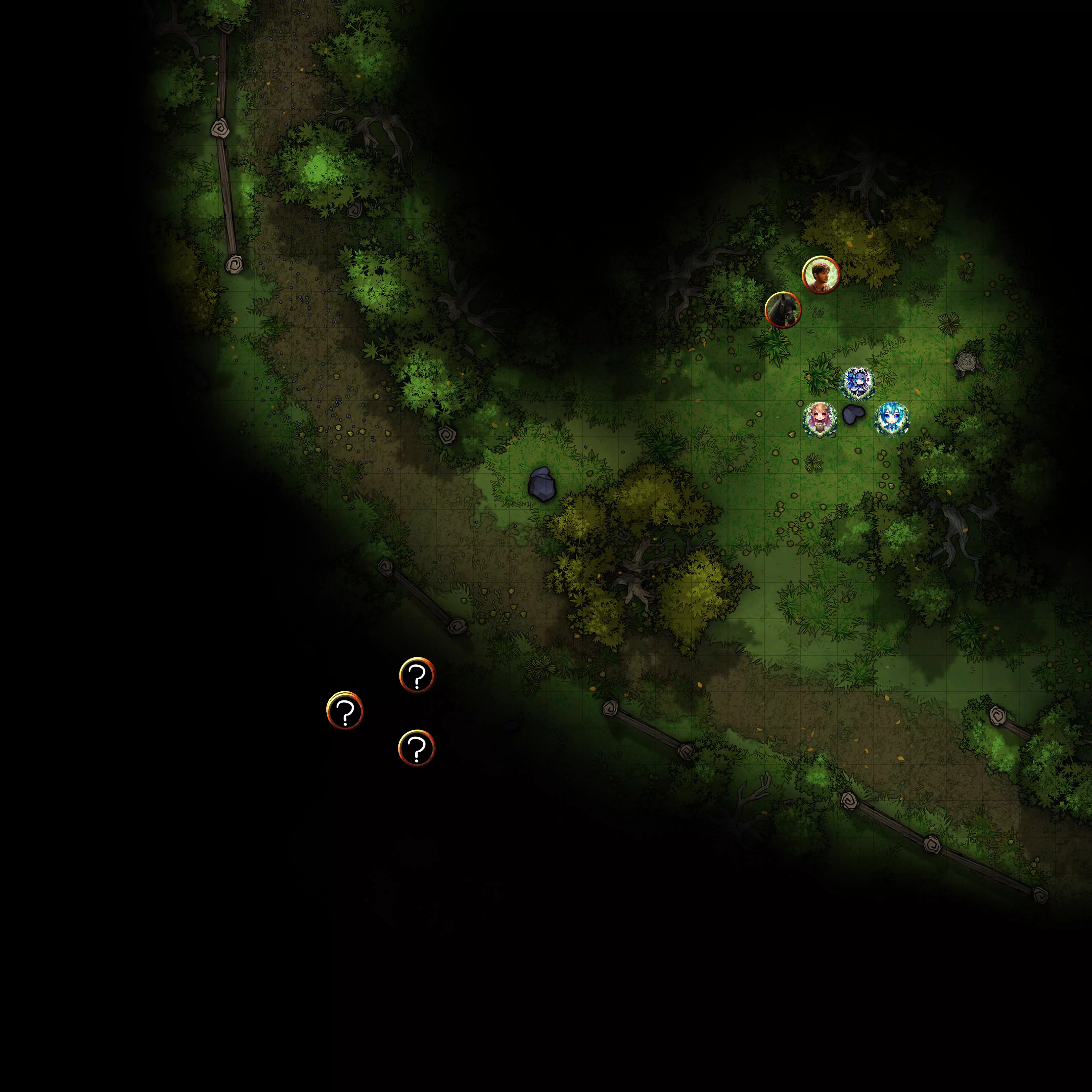The width and height of the screenshot is (1092, 1092).
Task: Choose the dark-blue-haired girl with white bonnet token
Action: click(x=857, y=383)
